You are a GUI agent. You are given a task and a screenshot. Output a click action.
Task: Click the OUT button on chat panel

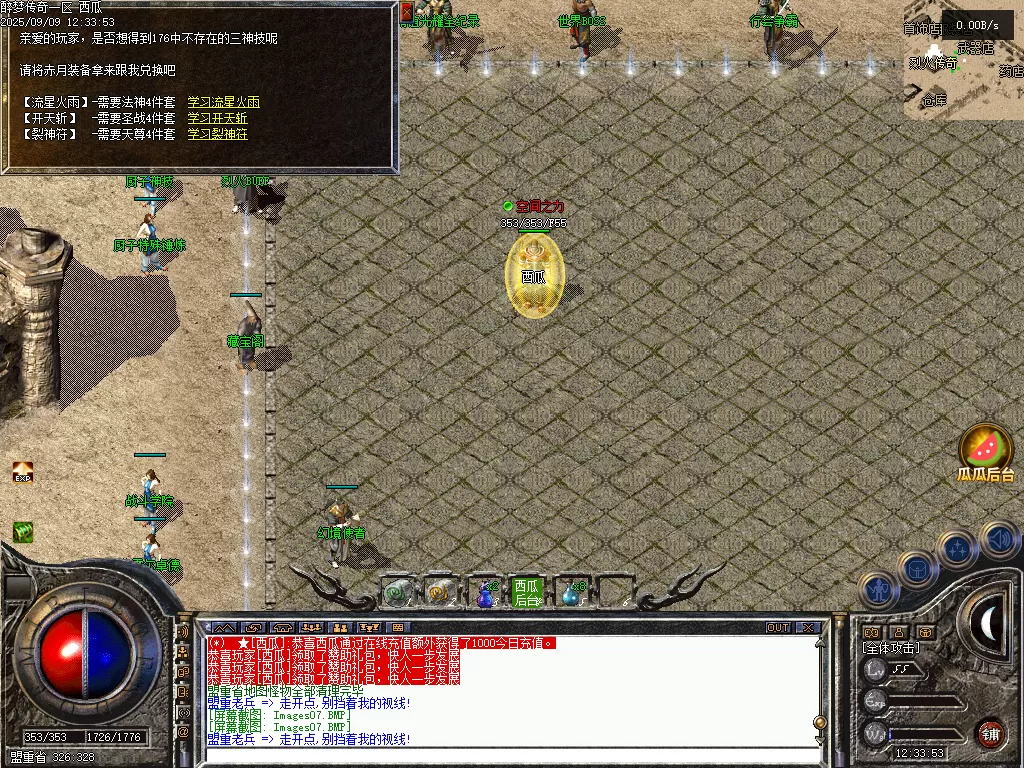click(x=778, y=628)
